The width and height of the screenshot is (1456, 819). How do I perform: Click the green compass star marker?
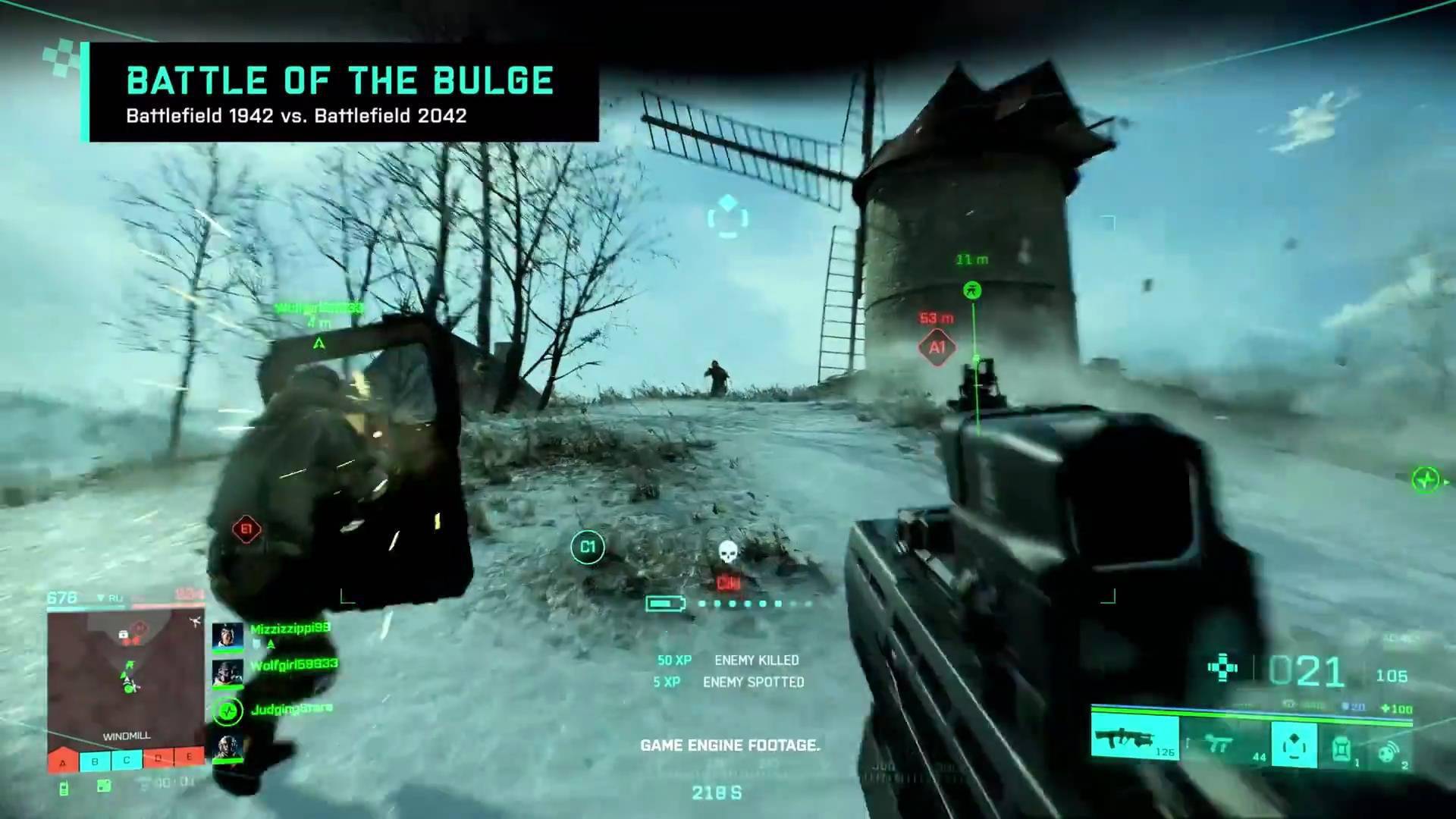1426,480
